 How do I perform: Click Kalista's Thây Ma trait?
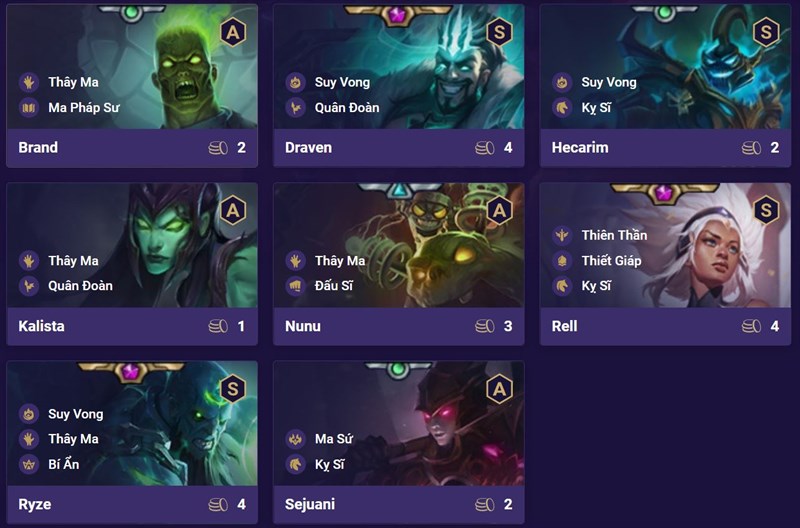[x=73, y=261]
